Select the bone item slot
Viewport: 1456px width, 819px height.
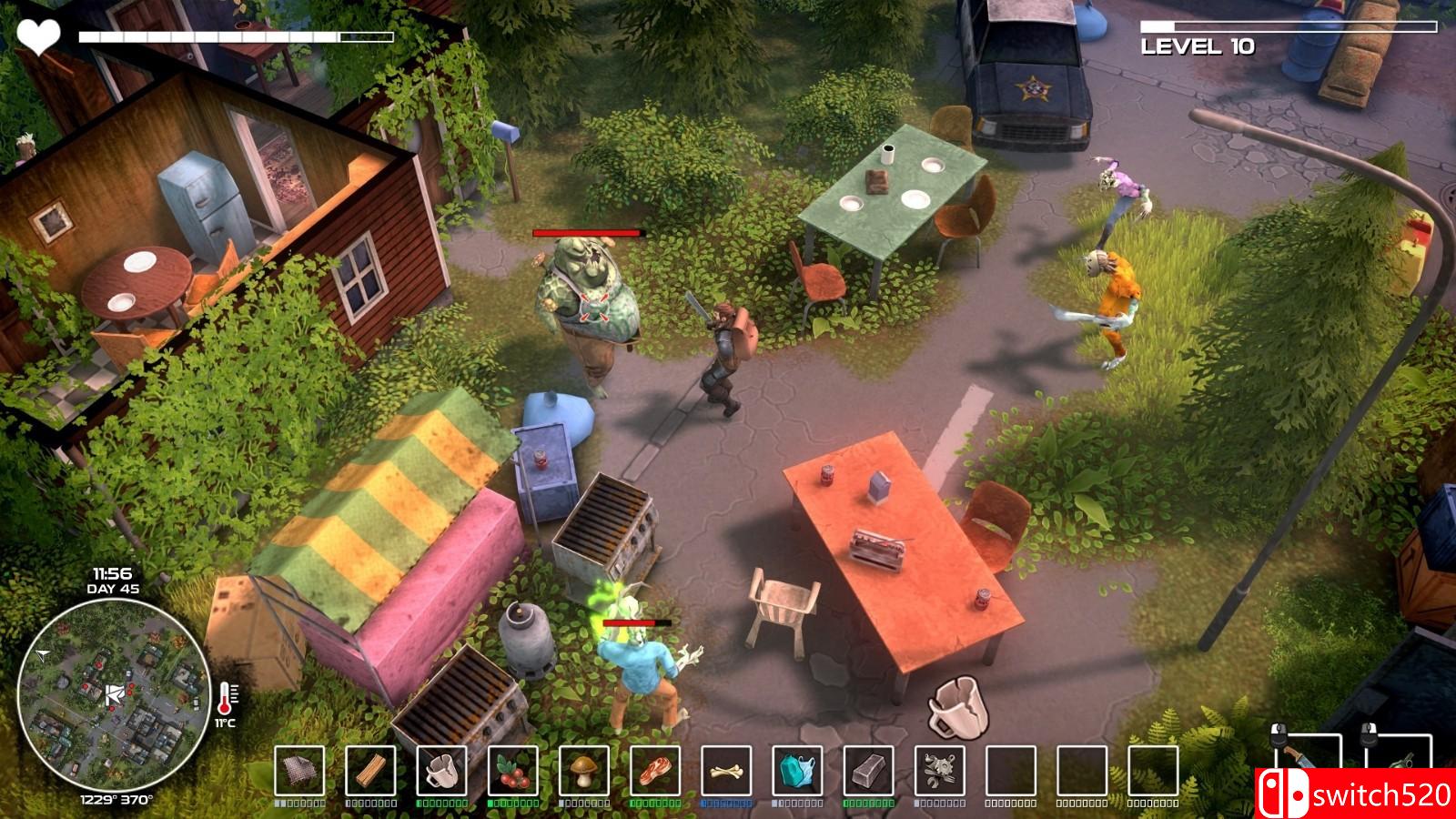pyautogui.click(x=725, y=771)
